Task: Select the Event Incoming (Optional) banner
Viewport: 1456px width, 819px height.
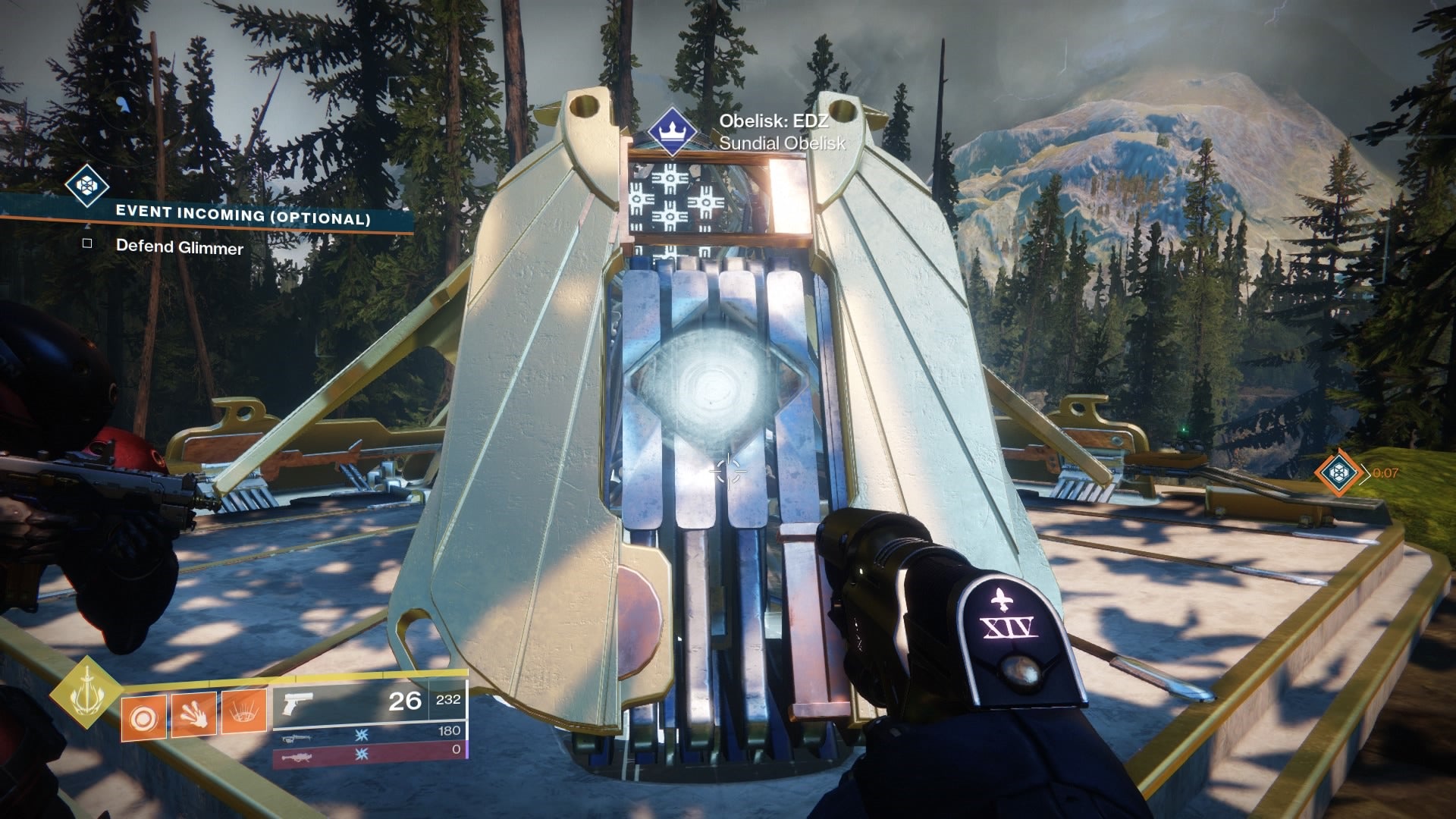Action: tap(243, 215)
